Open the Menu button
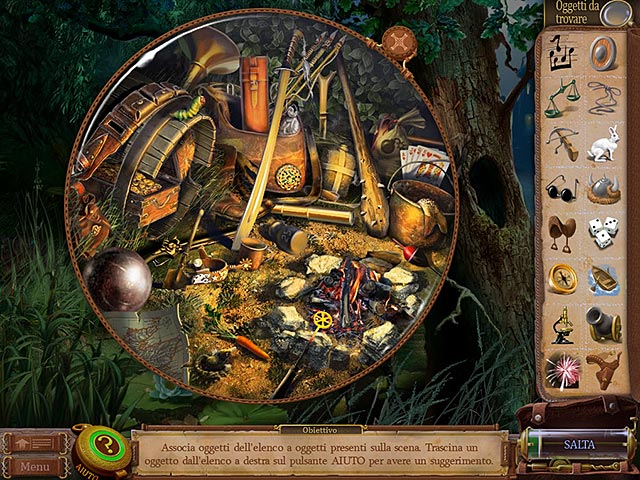The height and width of the screenshot is (480, 640). click(x=35, y=466)
